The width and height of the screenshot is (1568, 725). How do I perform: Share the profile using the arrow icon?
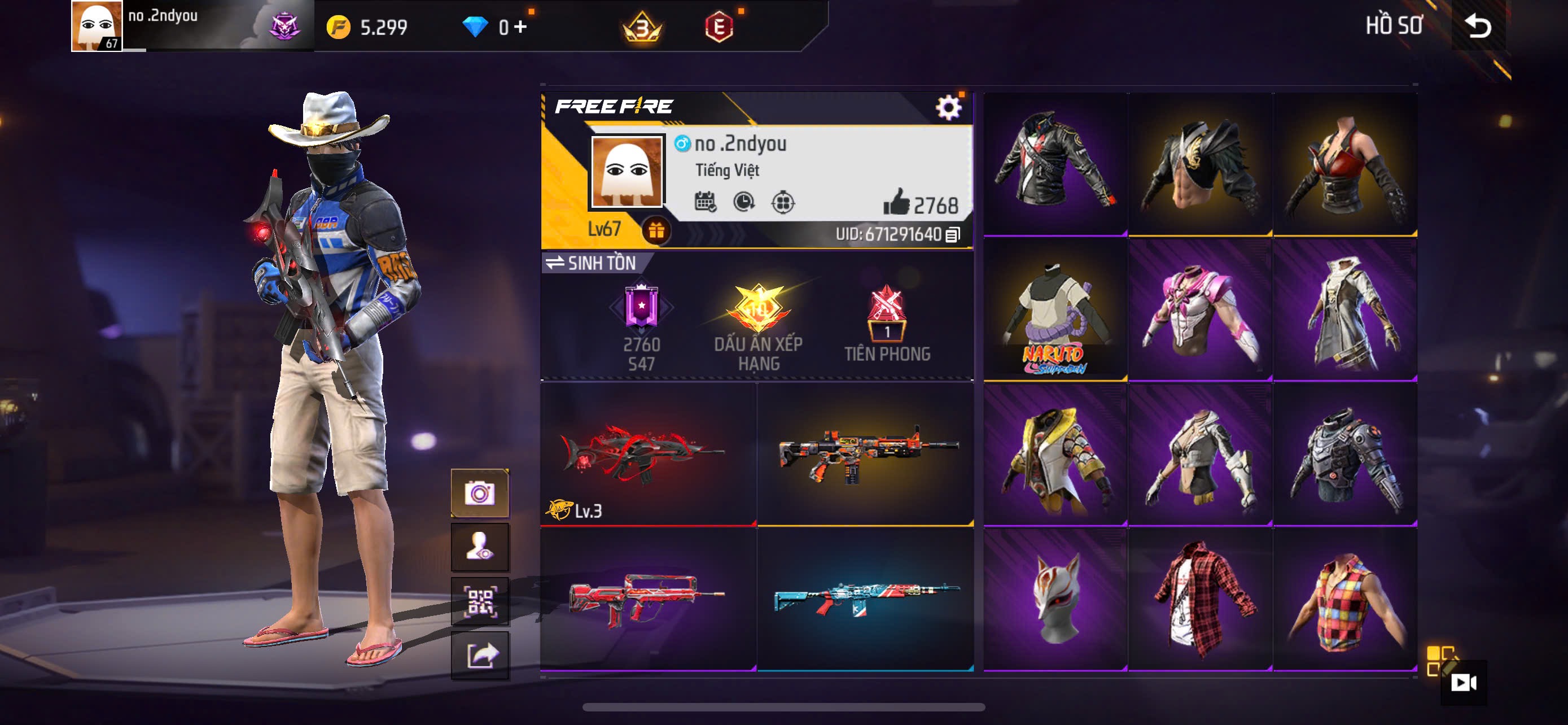[x=480, y=655]
